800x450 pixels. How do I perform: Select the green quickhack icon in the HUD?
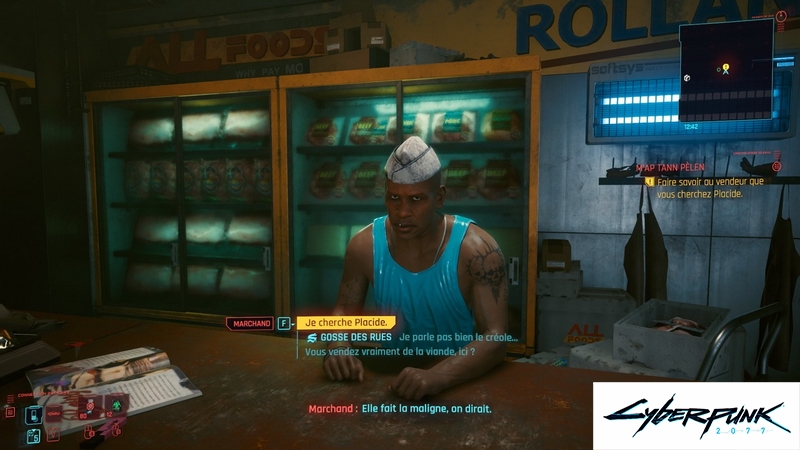tap(114, 407)
